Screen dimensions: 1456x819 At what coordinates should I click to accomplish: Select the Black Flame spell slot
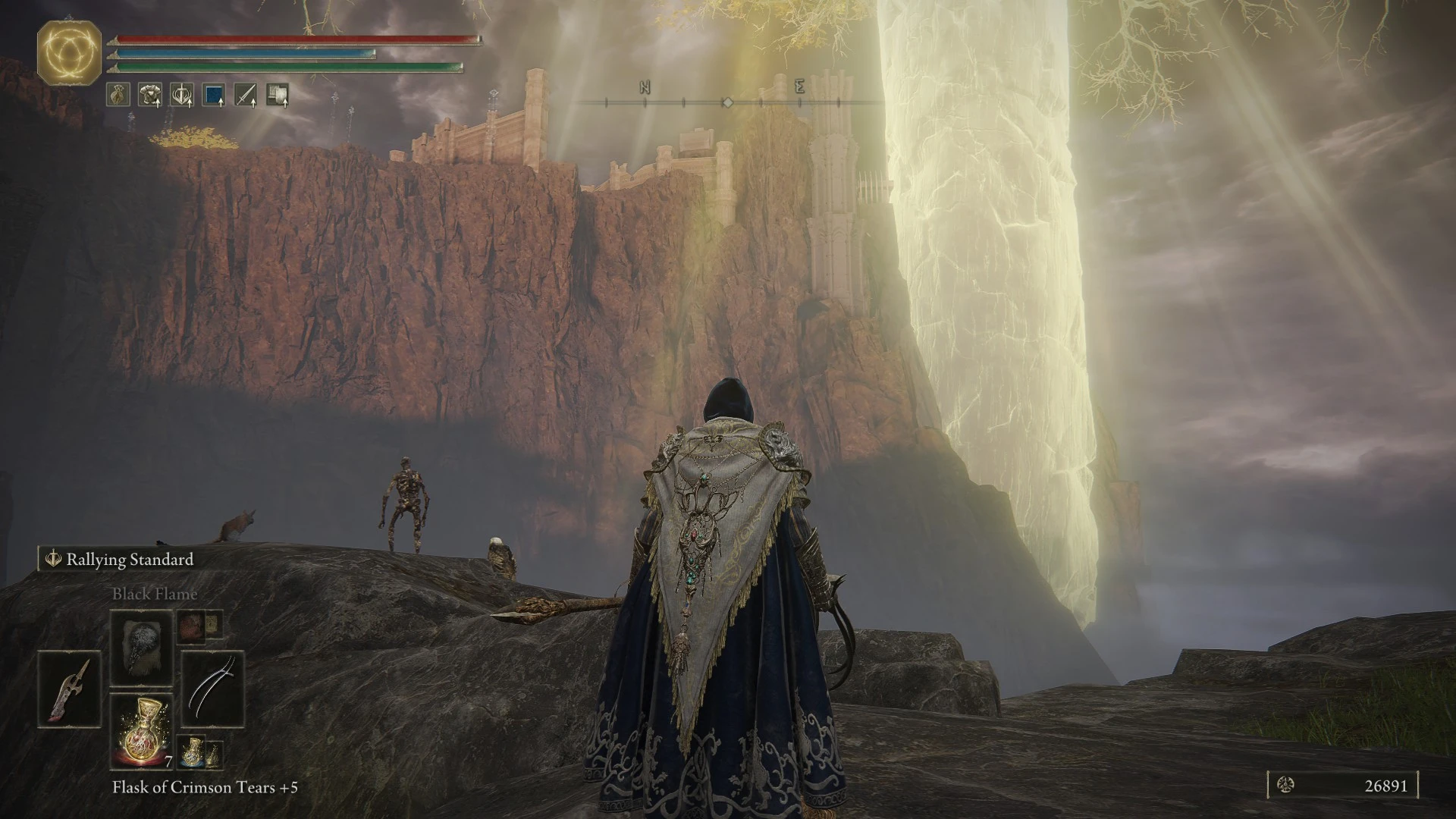click(x=142, y=649)
